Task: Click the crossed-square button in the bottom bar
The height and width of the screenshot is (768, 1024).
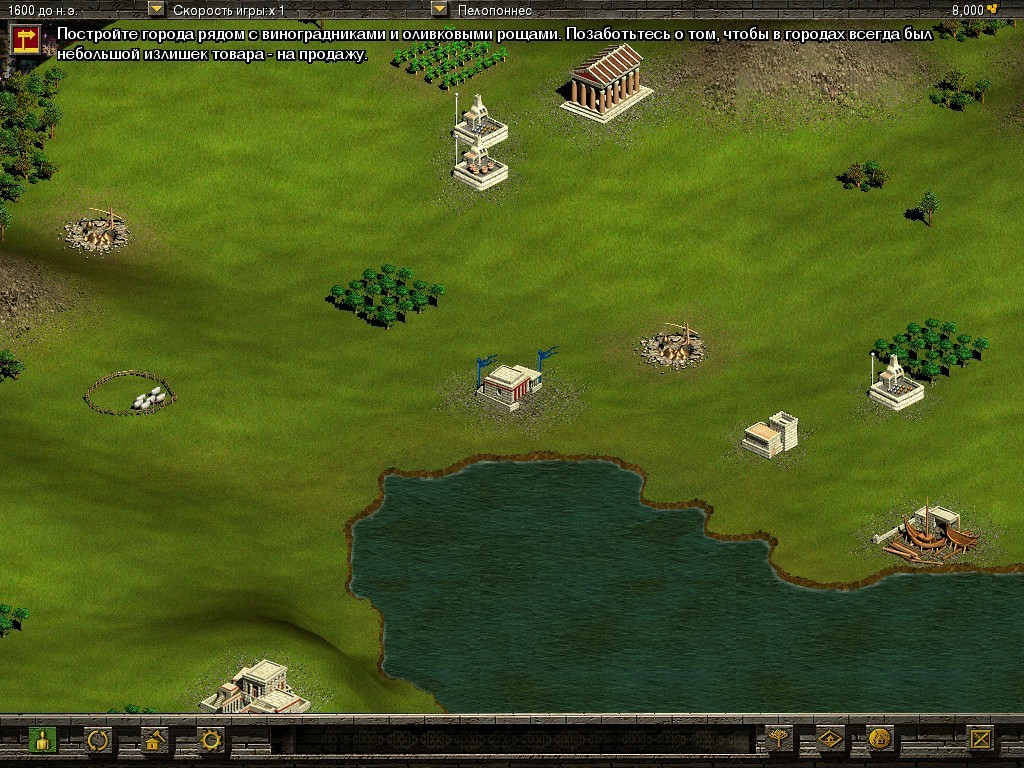Action: [981, 739]
